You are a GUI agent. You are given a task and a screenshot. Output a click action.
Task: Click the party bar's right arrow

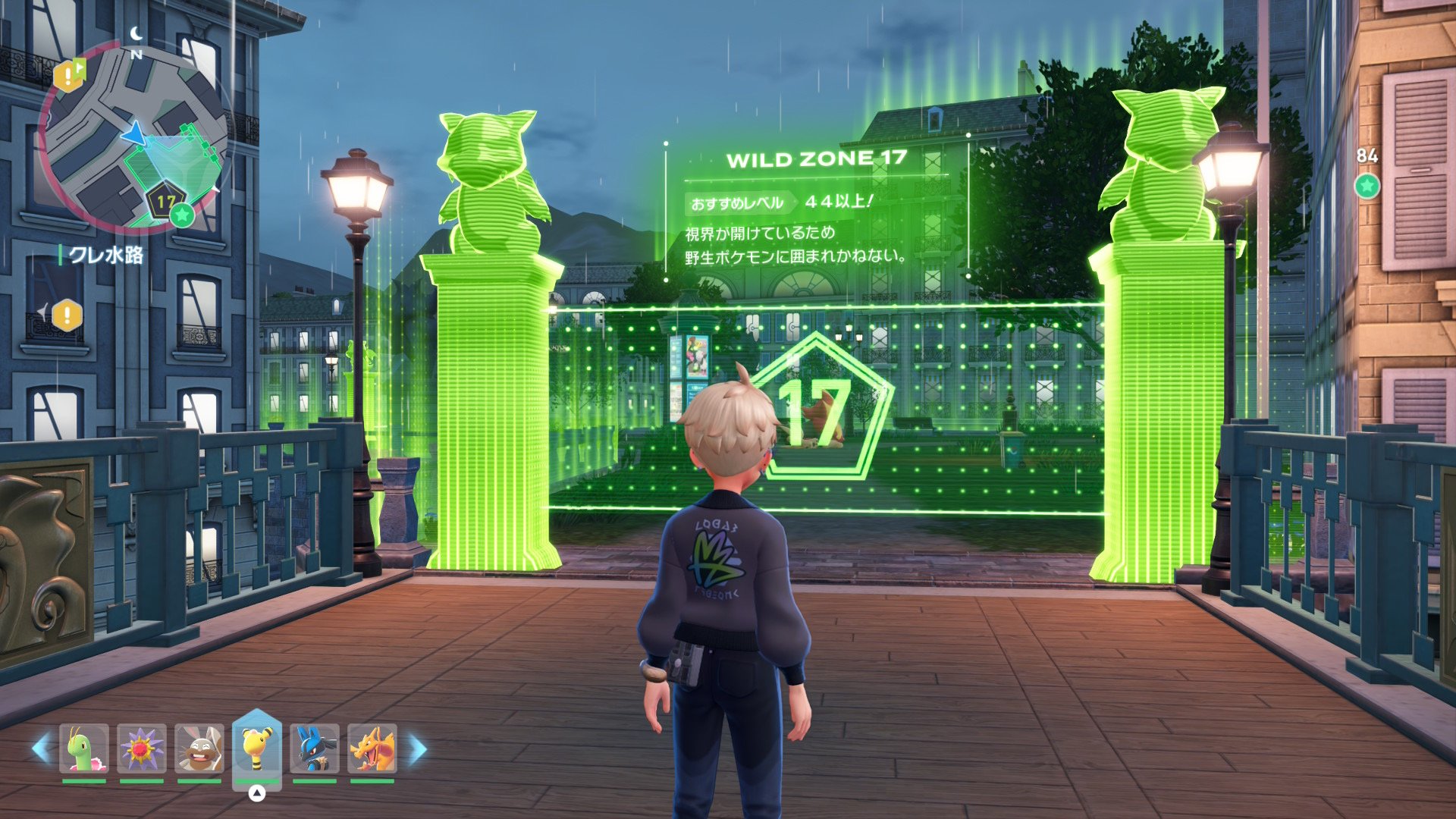click(x=418, y=749)
